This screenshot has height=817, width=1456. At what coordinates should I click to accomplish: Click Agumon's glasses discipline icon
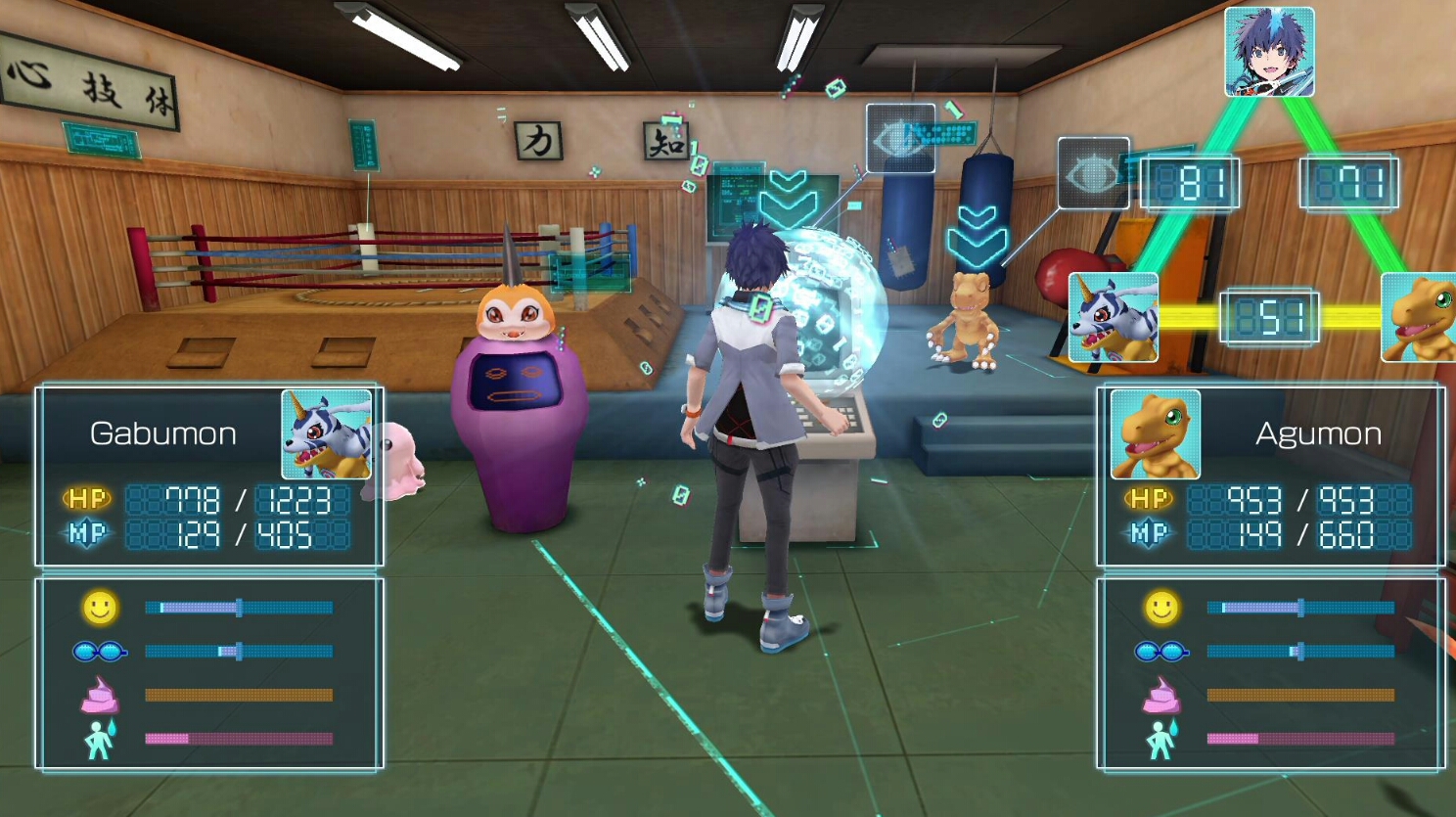coord(1160,651)
